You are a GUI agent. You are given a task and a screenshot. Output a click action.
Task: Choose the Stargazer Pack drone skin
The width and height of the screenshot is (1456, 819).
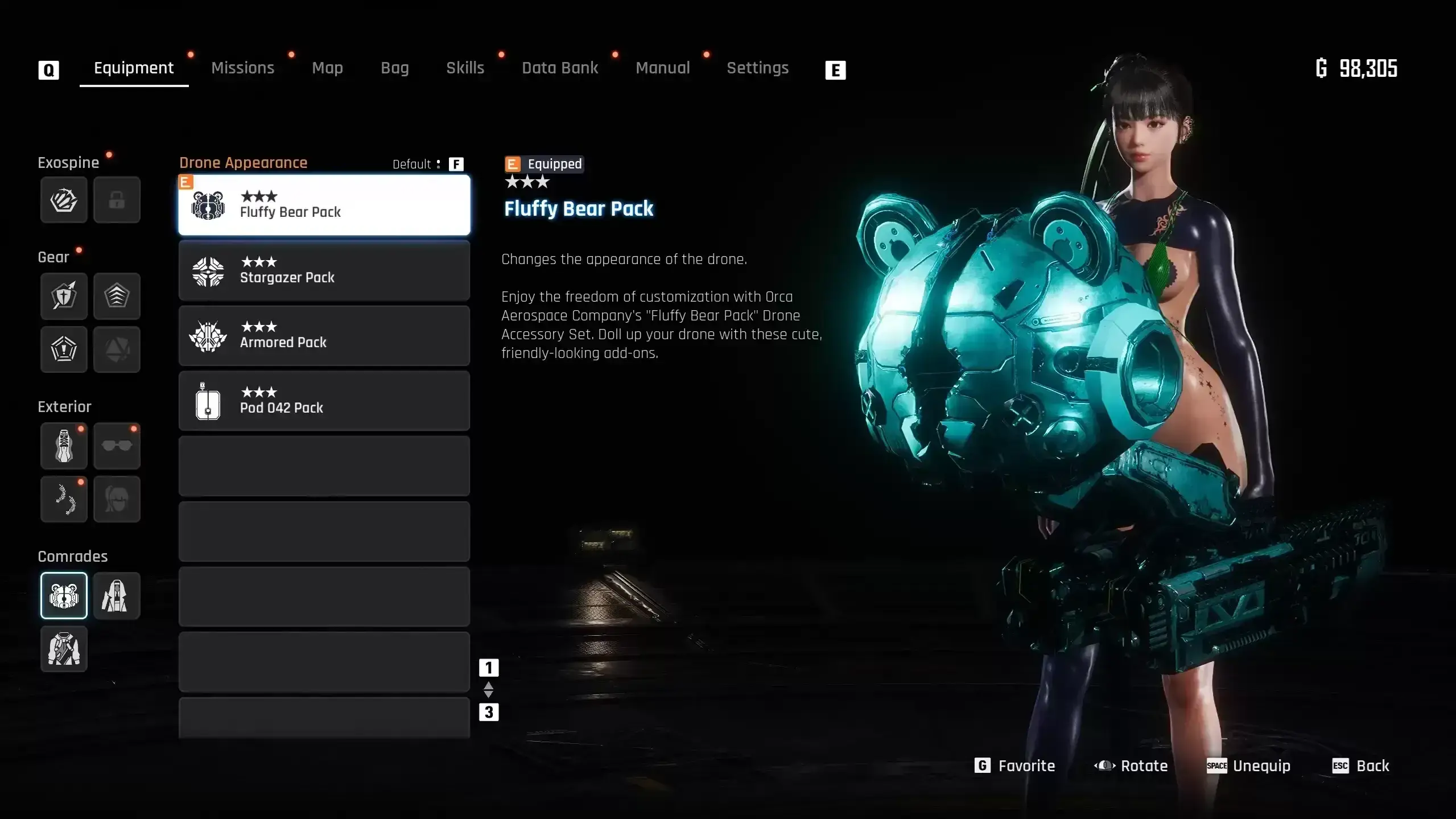[324, 270]
